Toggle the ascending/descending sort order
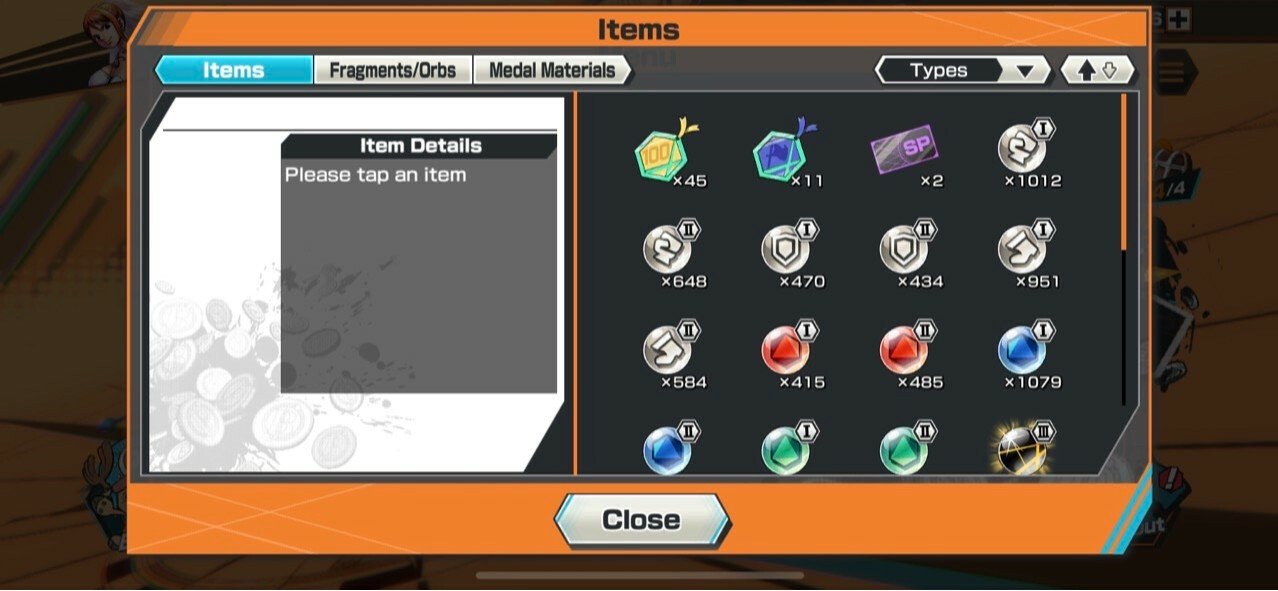Image resolution: width=1278 pixels, height=591 pixels. 1097,70
